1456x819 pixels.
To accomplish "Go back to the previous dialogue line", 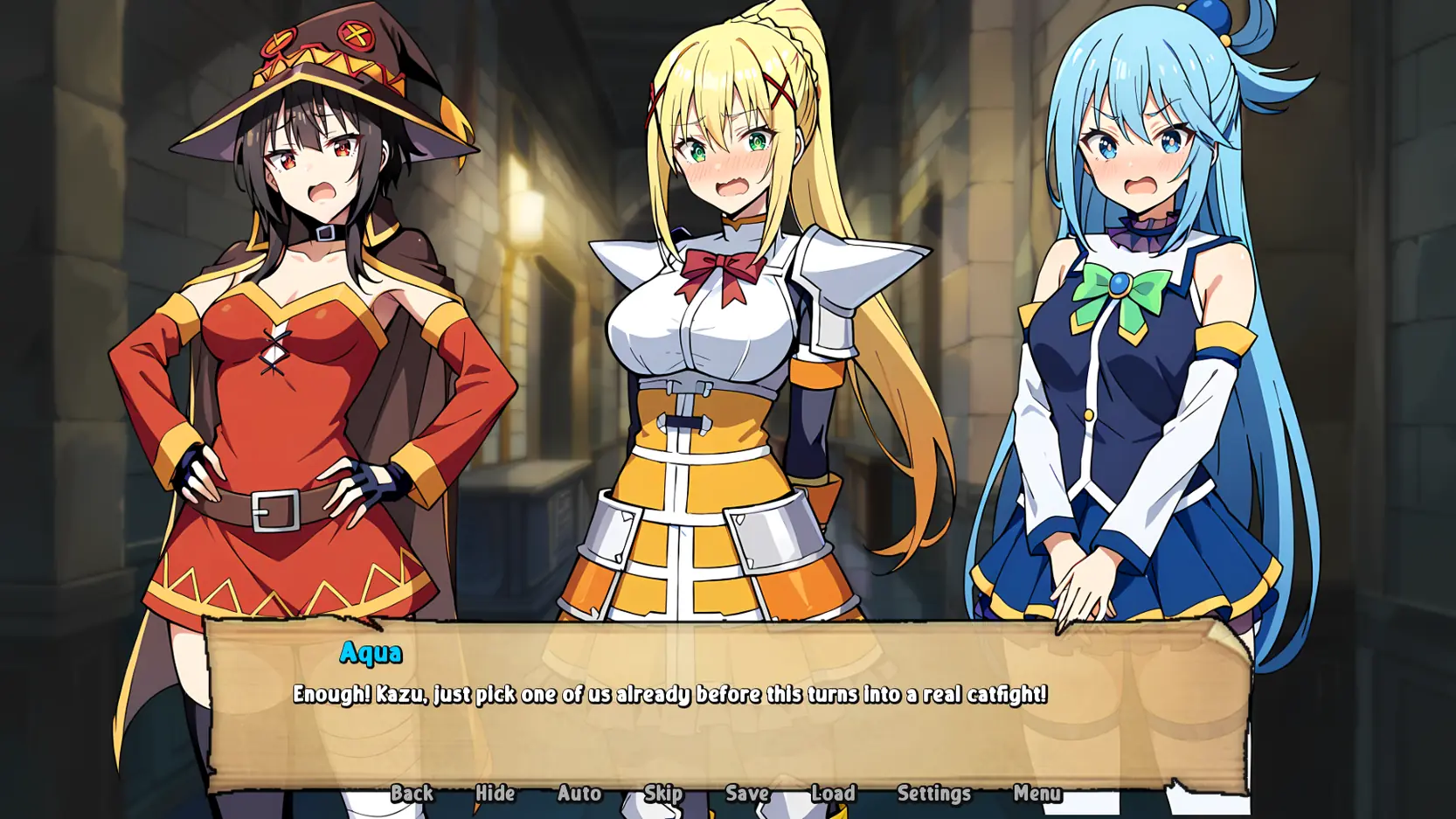I will [412, 793].
